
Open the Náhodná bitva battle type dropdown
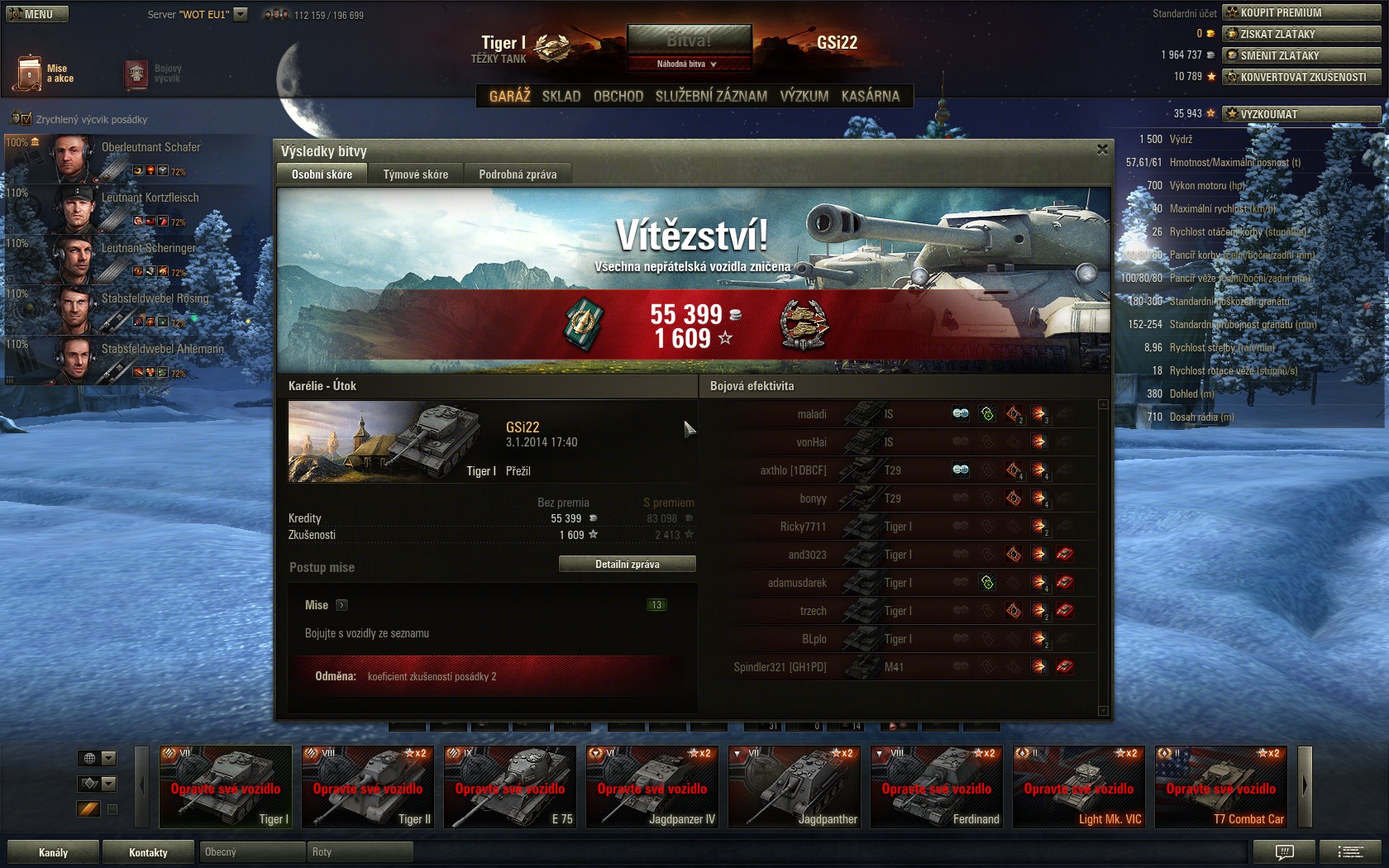pyautogui.click(x=688, y=64)
